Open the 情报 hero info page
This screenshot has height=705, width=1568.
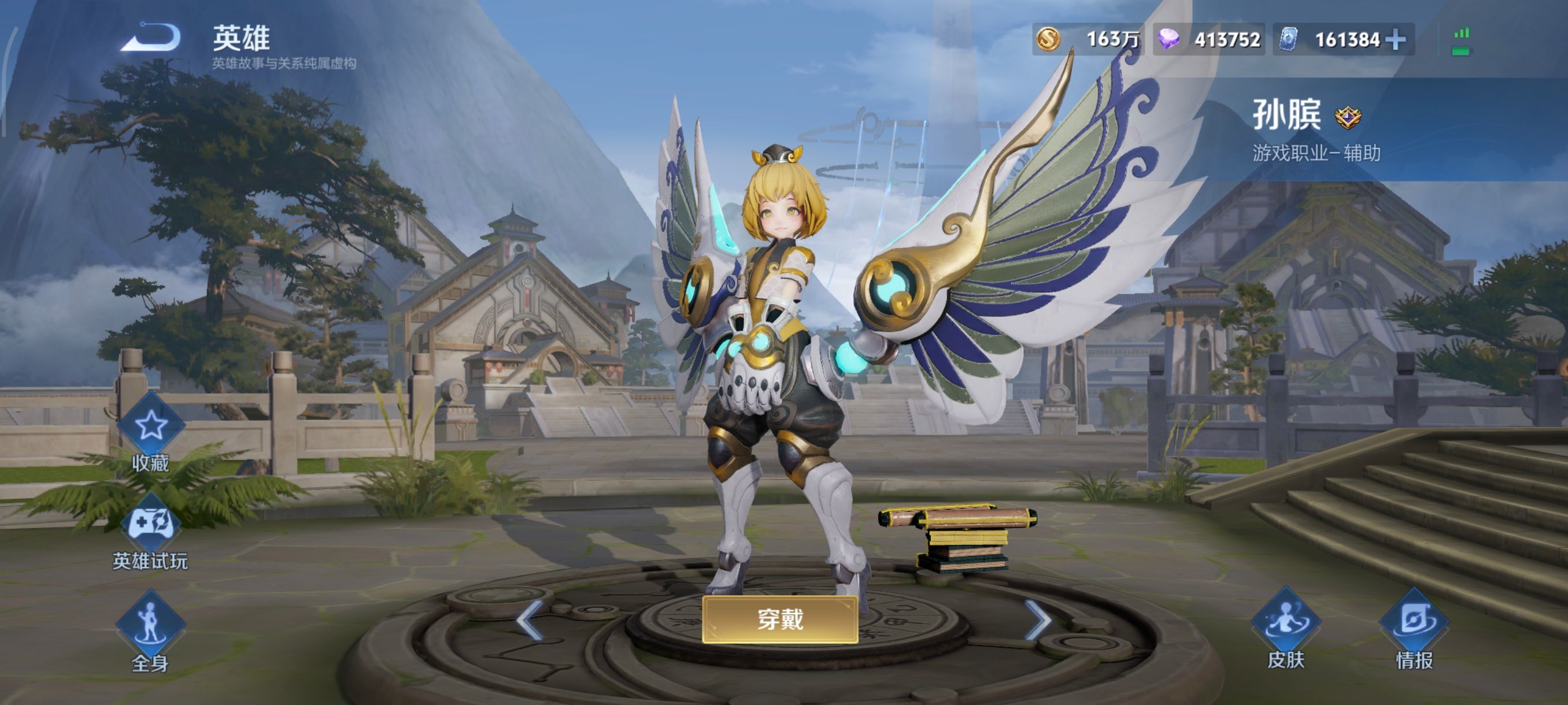1414,622
